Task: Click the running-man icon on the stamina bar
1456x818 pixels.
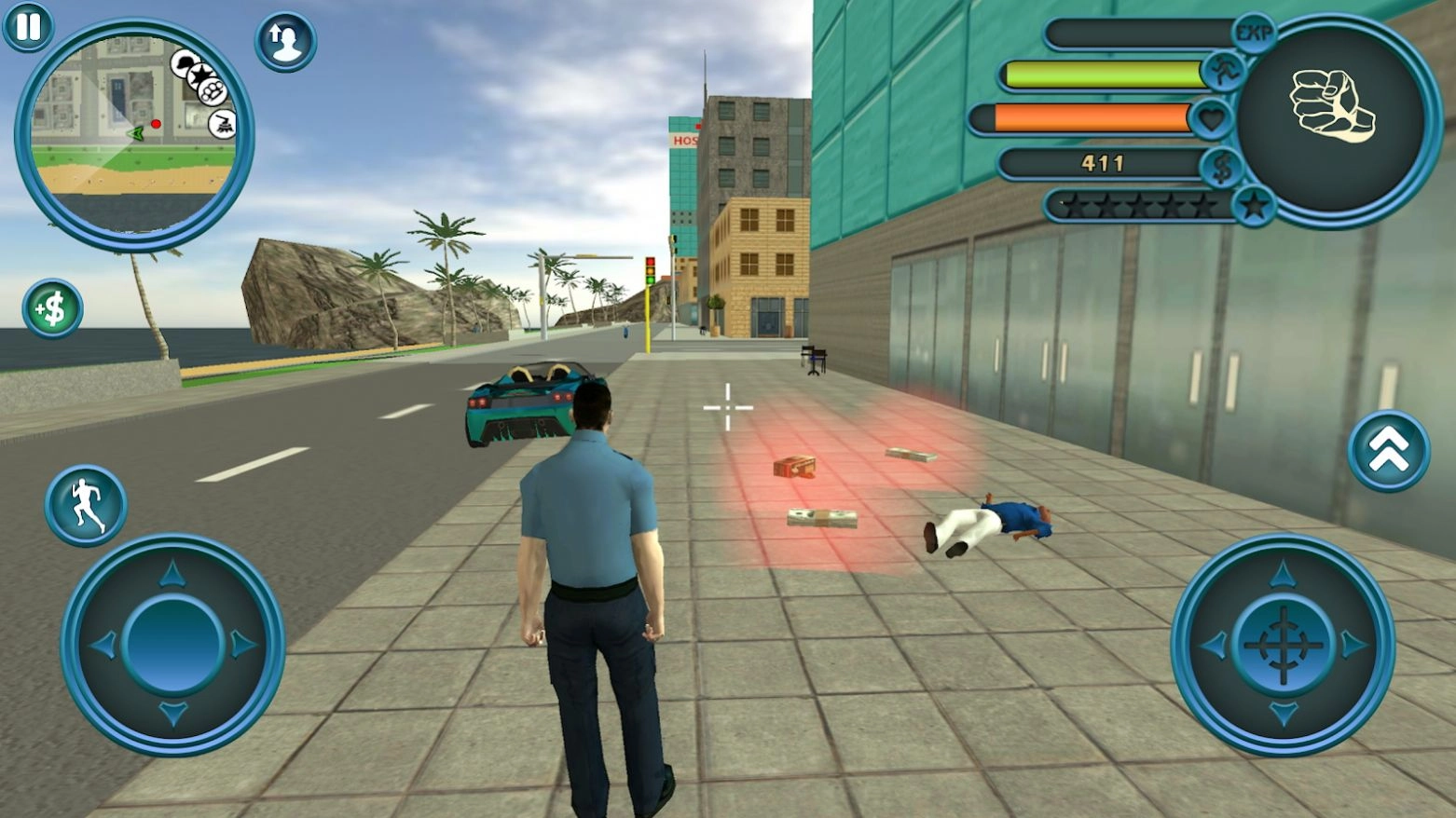Action: [1226, 72]
